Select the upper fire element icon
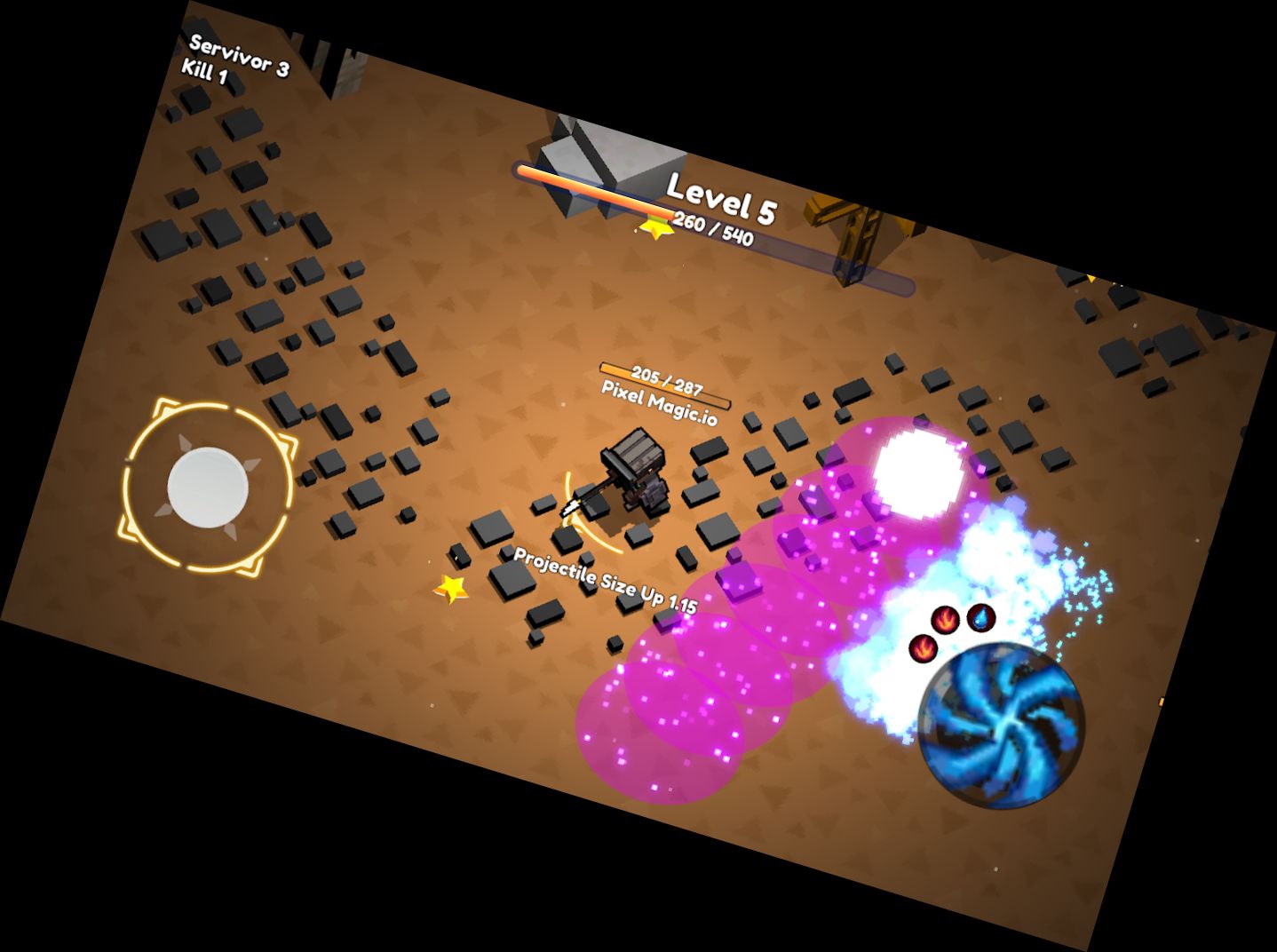Image resolution: width=1277 pixels, height=952 pixels. [946, 620]
